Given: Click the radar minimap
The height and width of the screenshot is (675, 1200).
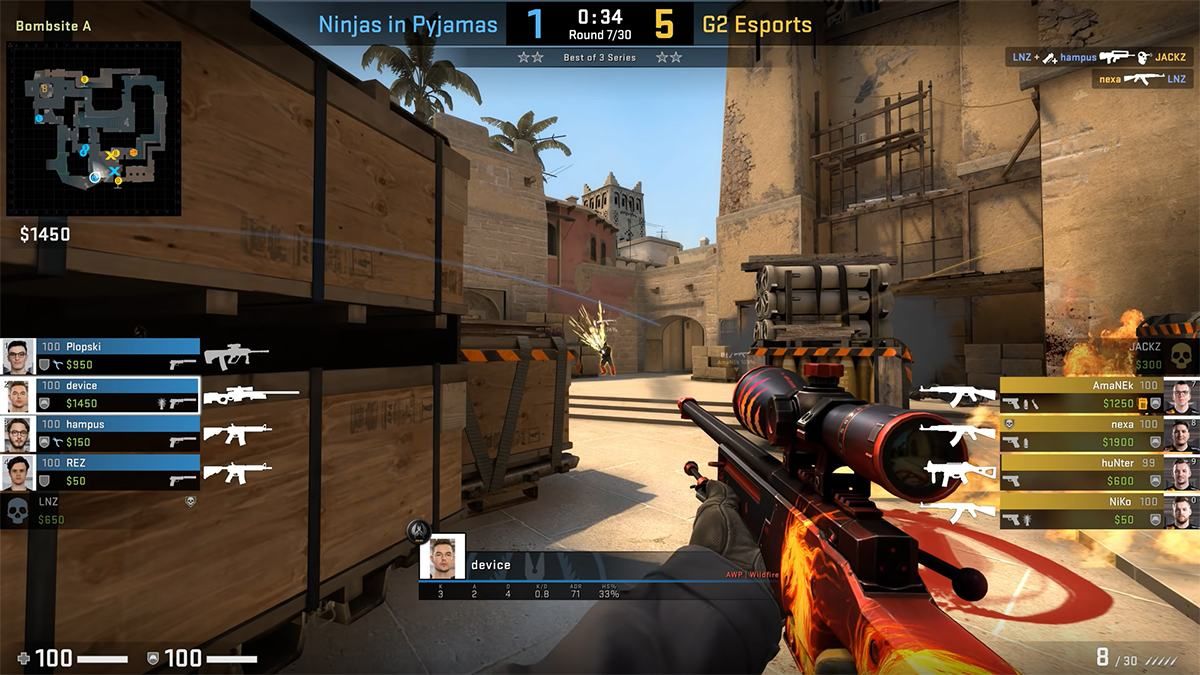Looking at the screenshot, I should tap(94, 128).
